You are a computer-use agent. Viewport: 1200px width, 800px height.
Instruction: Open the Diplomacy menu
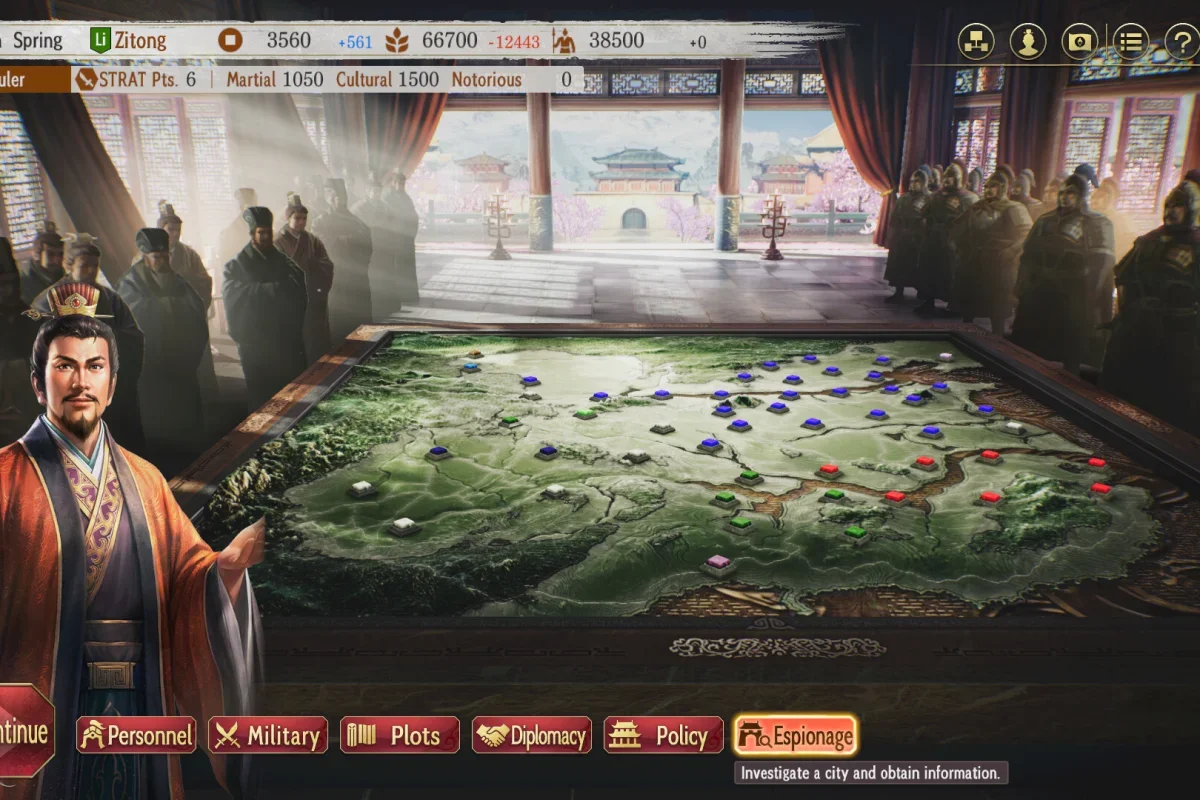(x=532, y=736)
